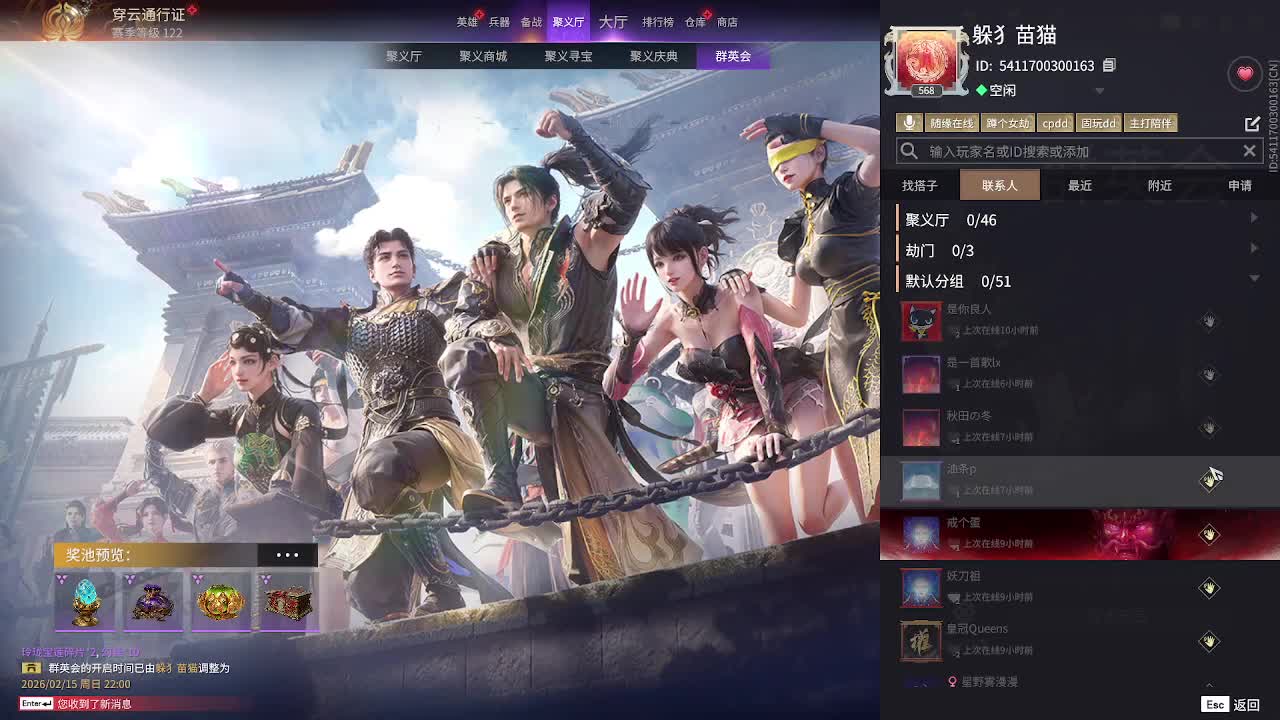The height and width of the screenshot is (720, 1280).
Task: Clear the search box with the X icon
Action: [1249, 151]
